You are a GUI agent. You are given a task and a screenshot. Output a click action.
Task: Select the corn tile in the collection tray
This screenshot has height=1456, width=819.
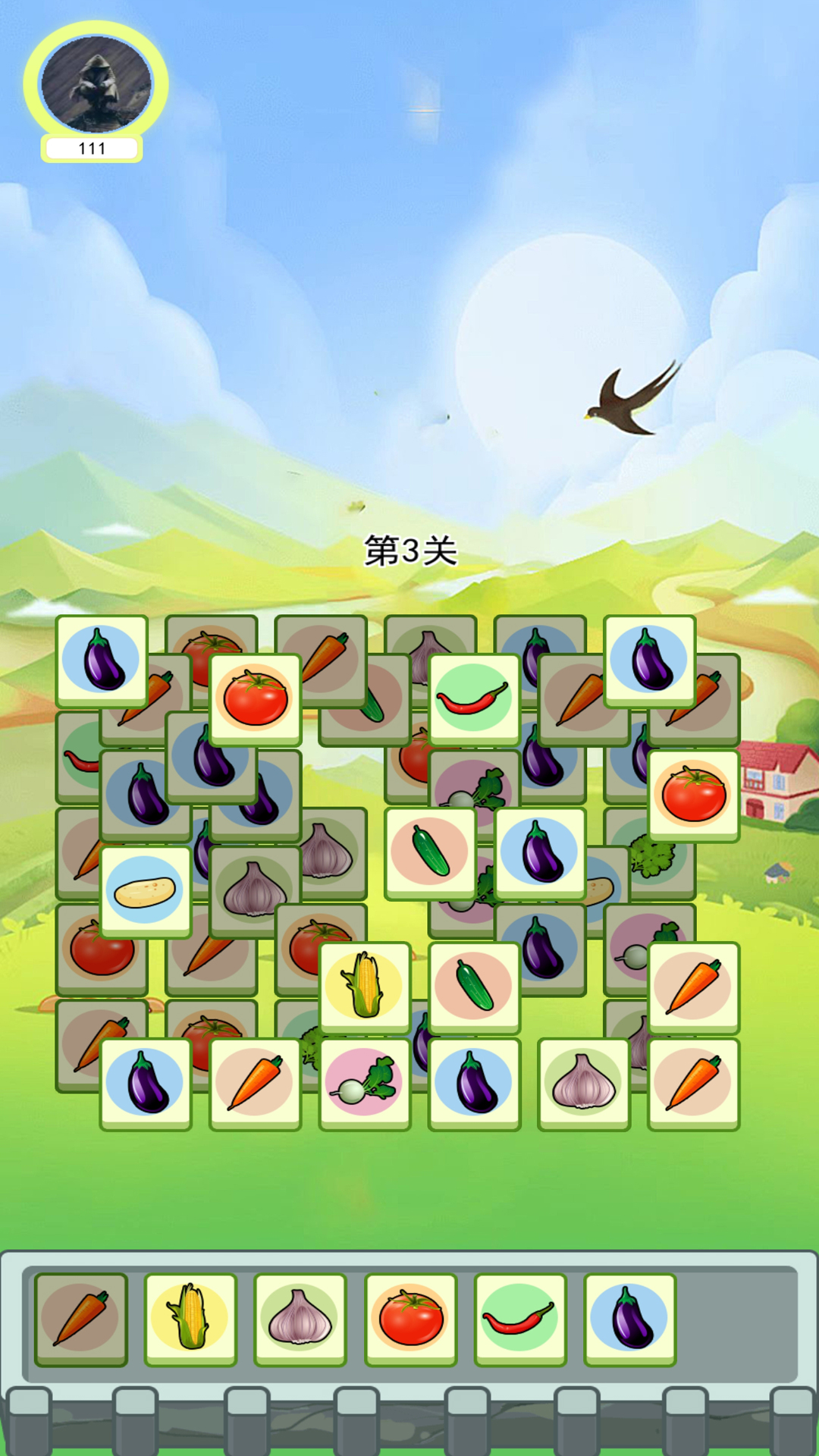pos(190,1319)
